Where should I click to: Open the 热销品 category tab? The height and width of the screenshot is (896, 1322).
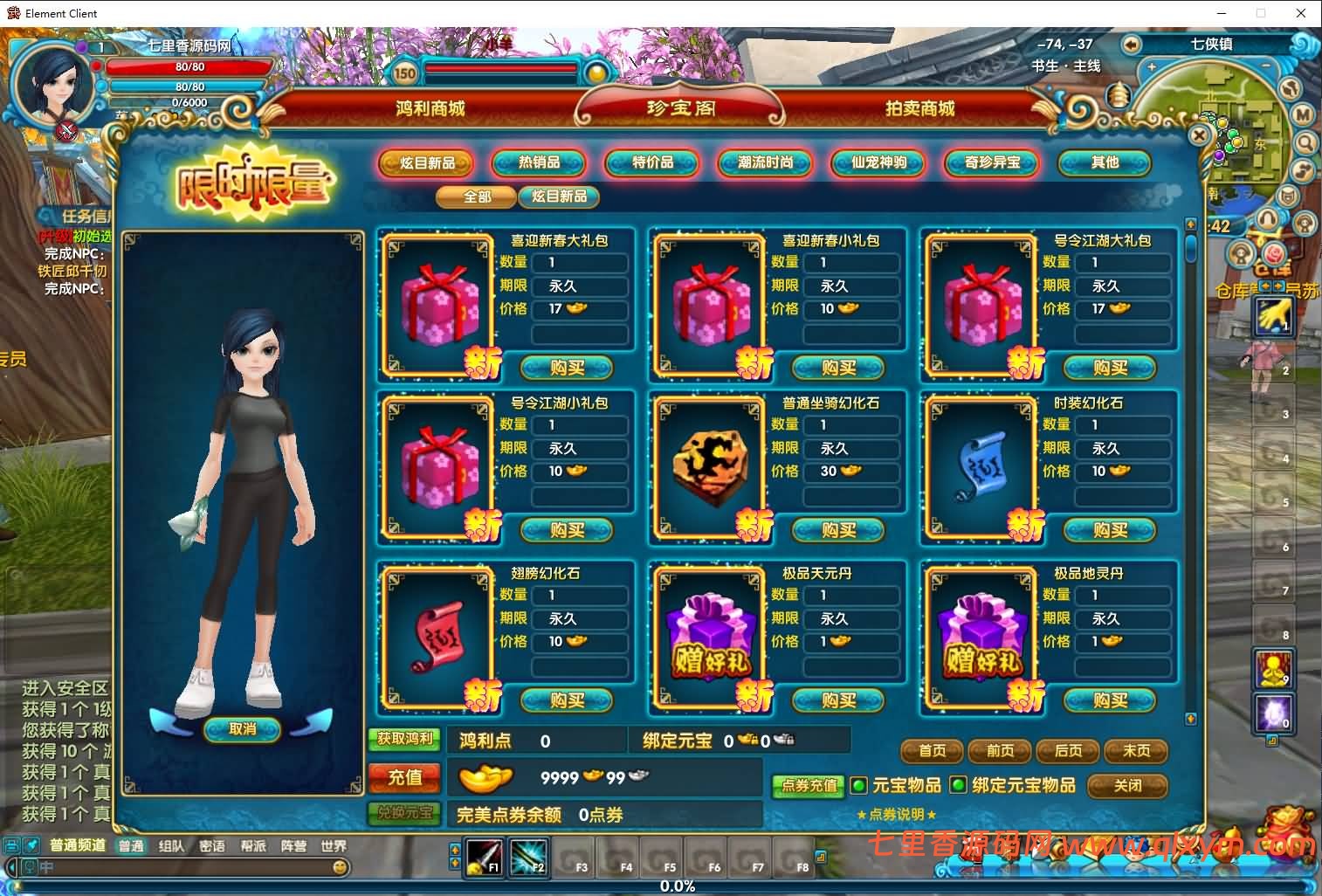540,163
